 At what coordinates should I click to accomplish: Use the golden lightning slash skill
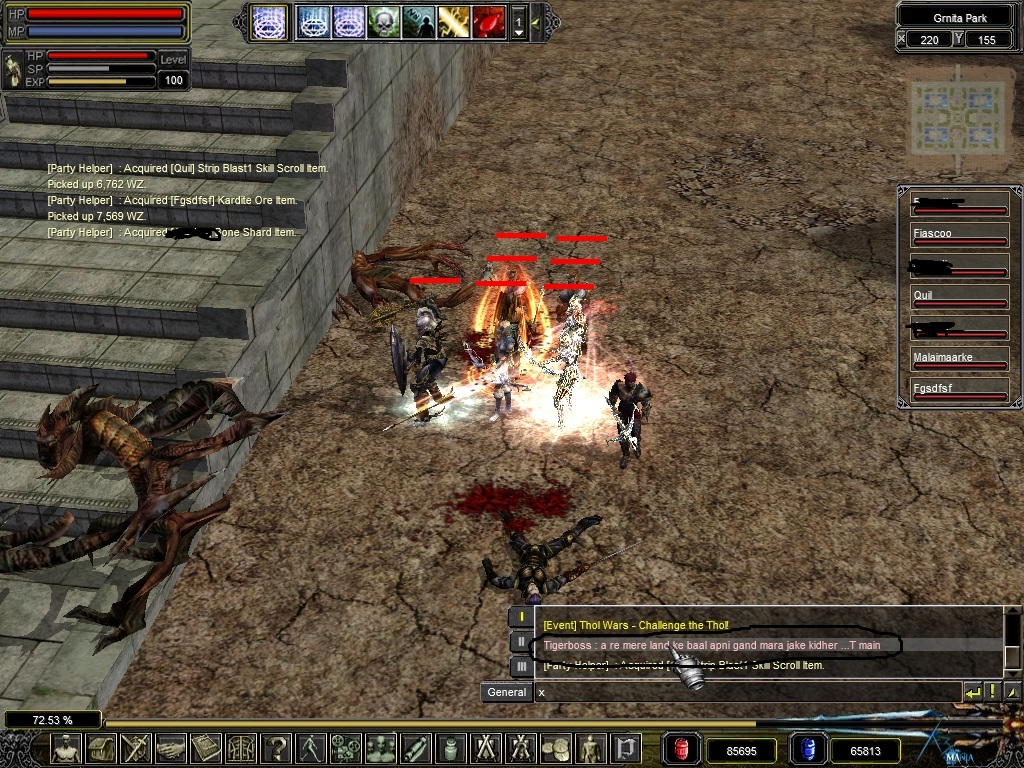454,22
